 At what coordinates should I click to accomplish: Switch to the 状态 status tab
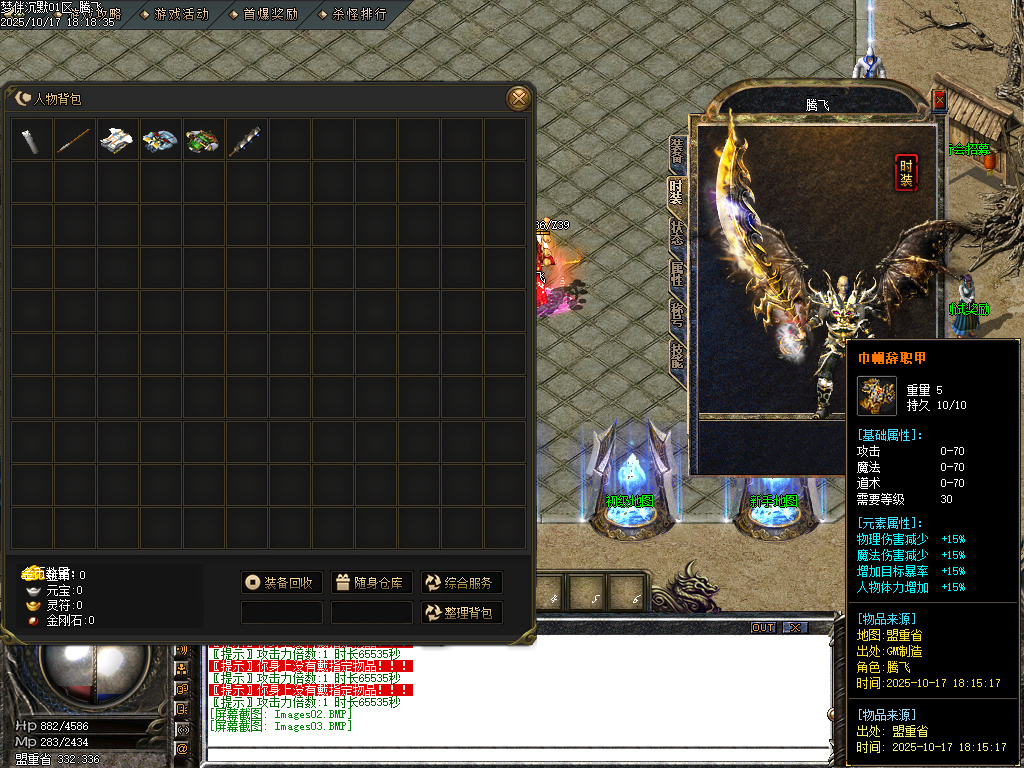coord(677,233)
